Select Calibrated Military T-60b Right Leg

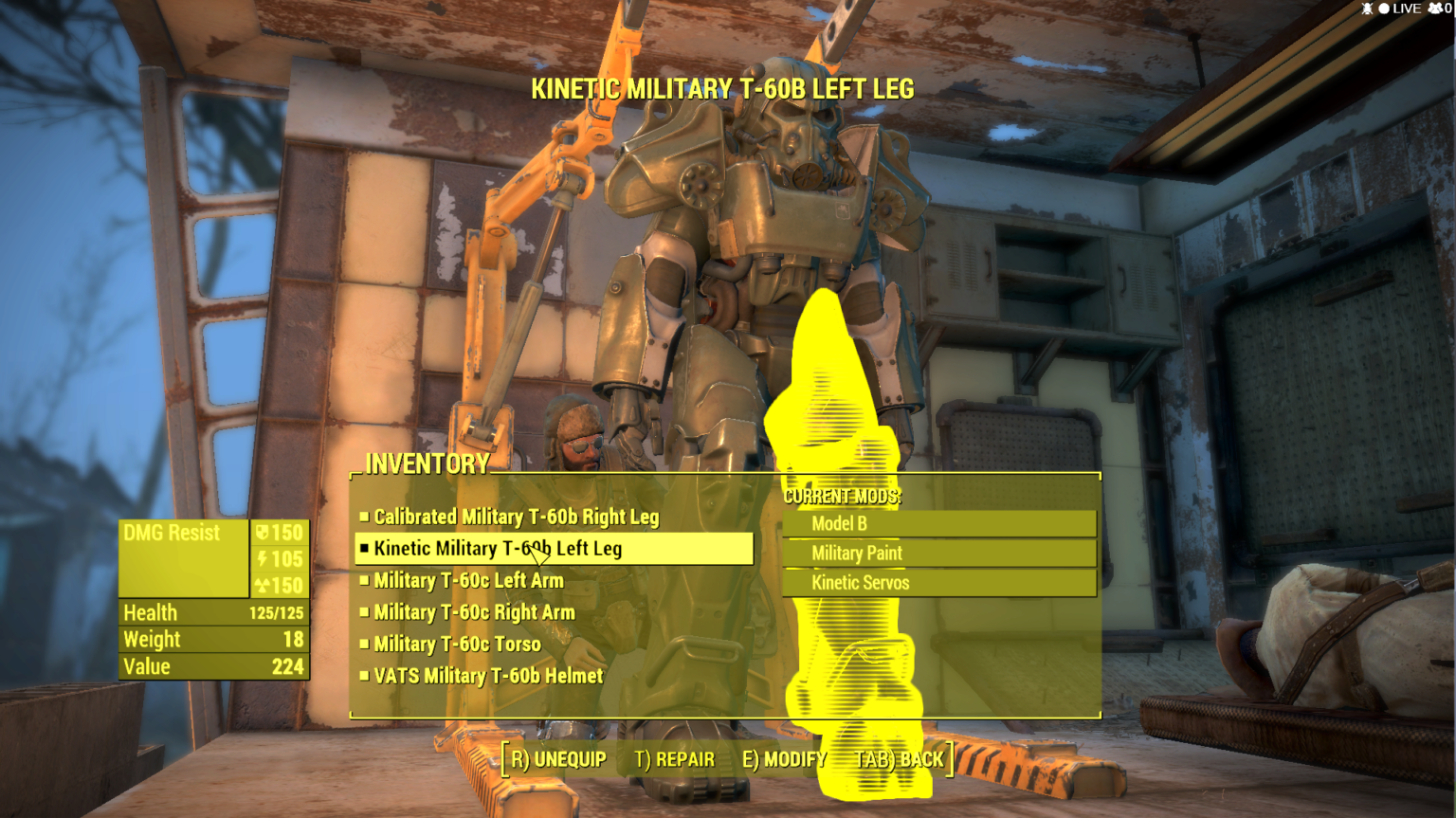[516, 518]
